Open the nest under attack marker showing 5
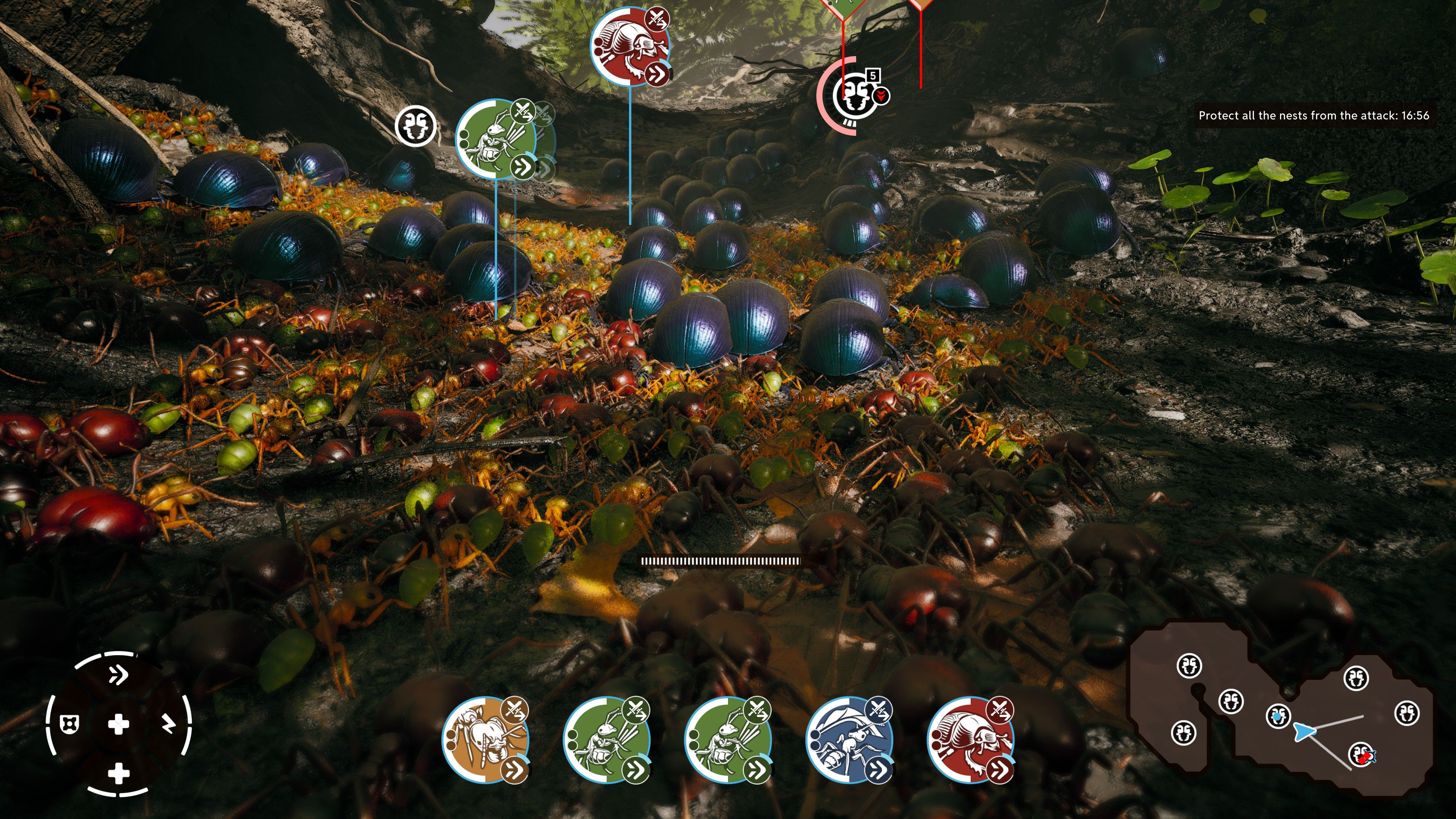 click(x=855, y=96)
